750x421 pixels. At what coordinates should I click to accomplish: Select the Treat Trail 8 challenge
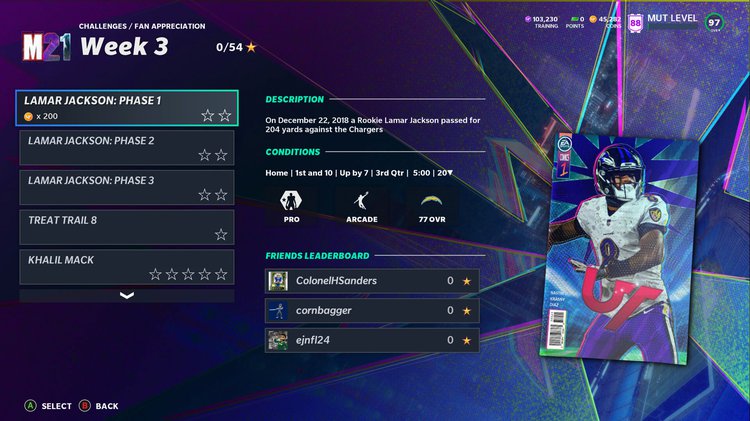pos(127,227)
